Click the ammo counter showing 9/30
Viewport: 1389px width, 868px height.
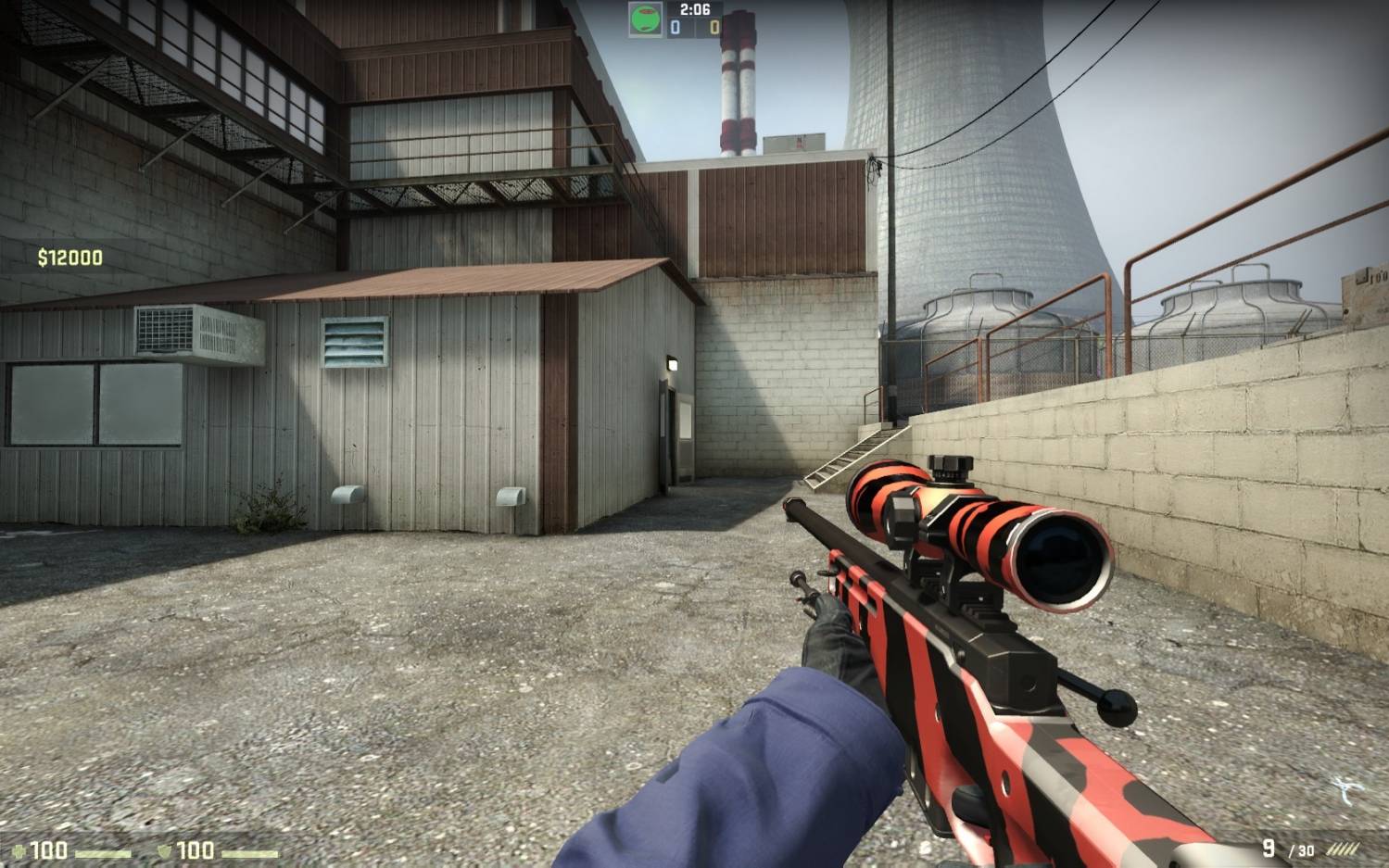(1288, 847)
